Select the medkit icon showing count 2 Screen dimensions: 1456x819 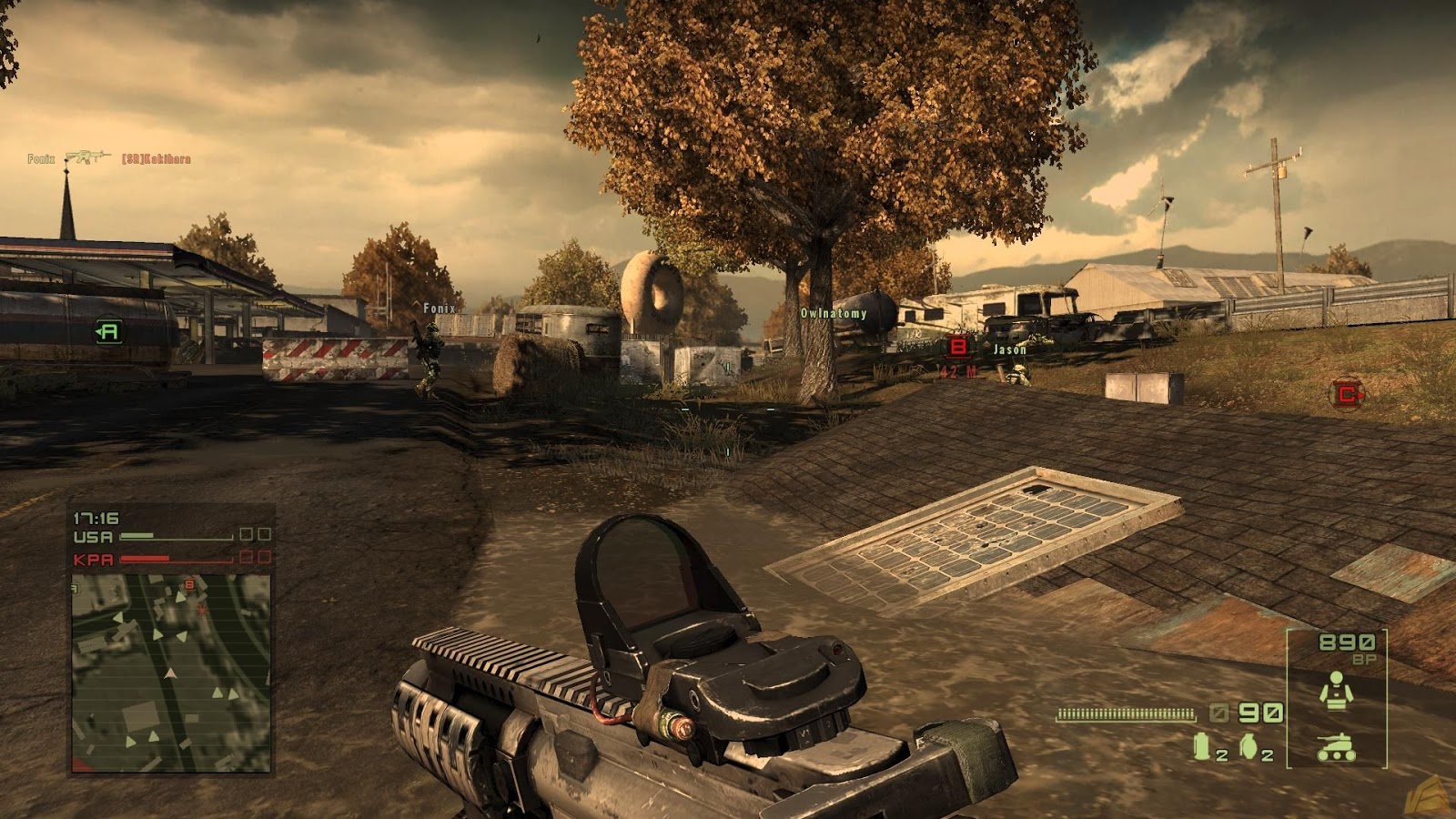point(1201,746)
